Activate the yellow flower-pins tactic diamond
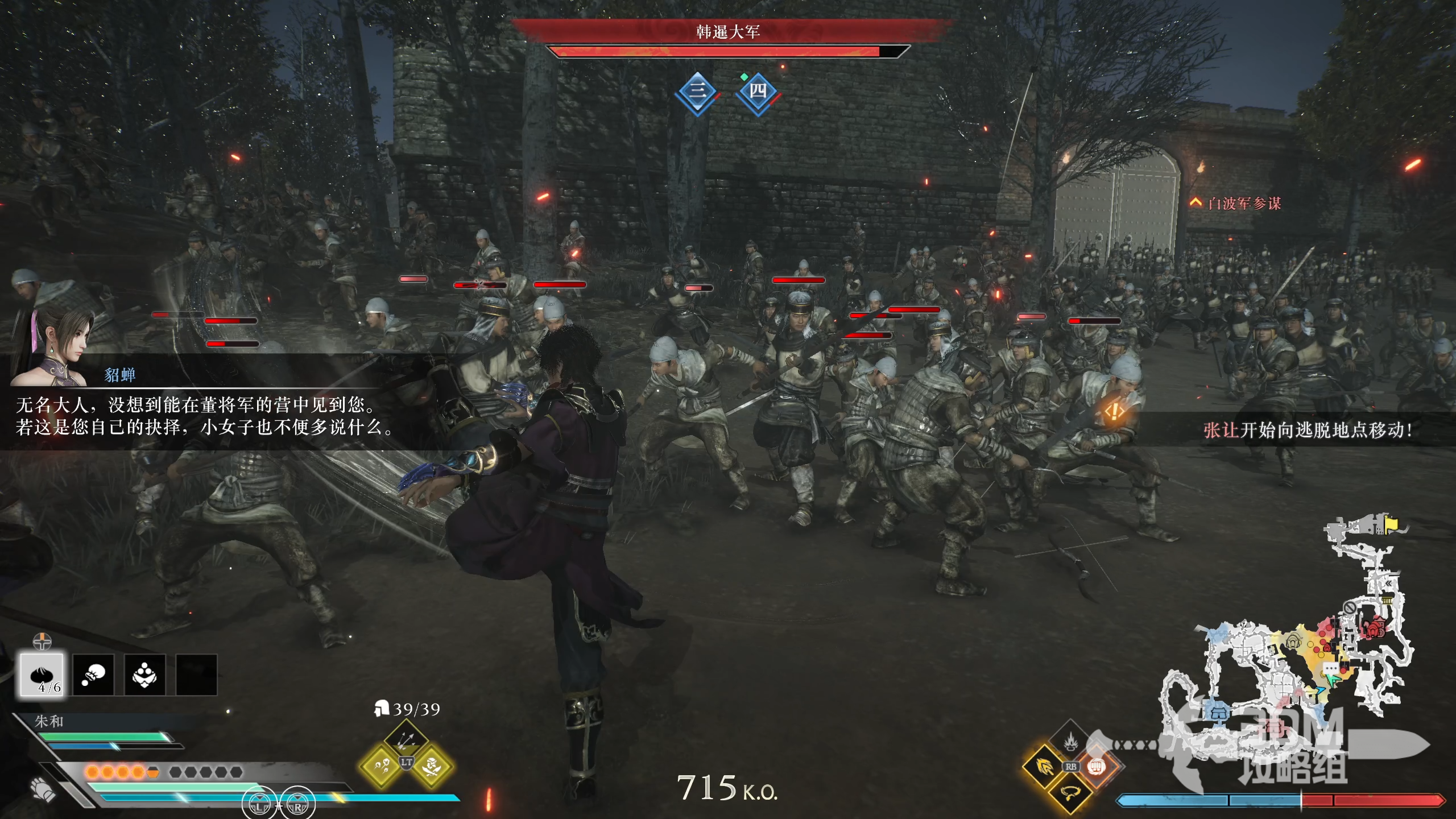Image resolution: width=1456 pixels, height=819 pixels. pos(381,767)
